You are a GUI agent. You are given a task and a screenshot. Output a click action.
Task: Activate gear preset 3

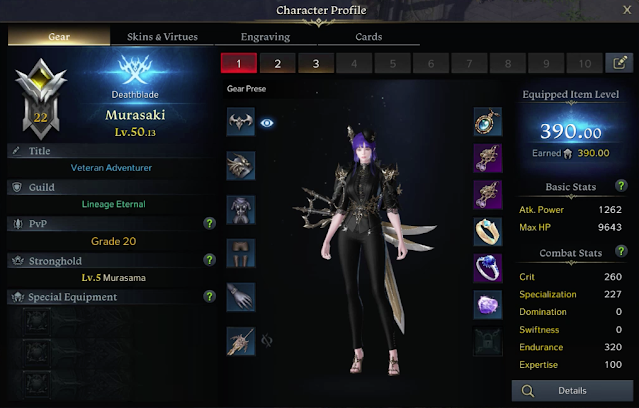coord(316,63)
